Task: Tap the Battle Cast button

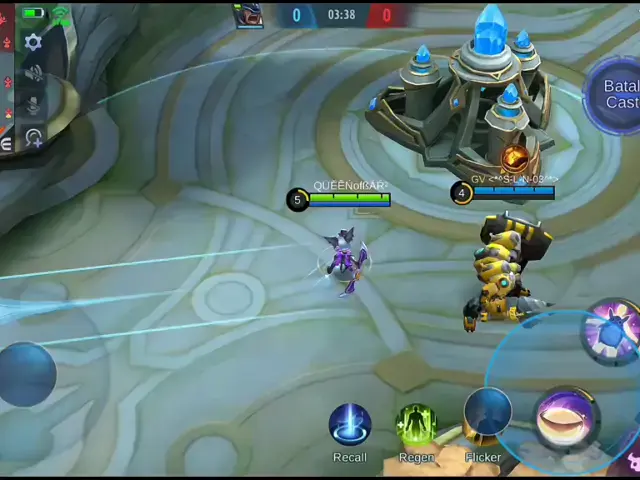Action: tap(620, 94)
